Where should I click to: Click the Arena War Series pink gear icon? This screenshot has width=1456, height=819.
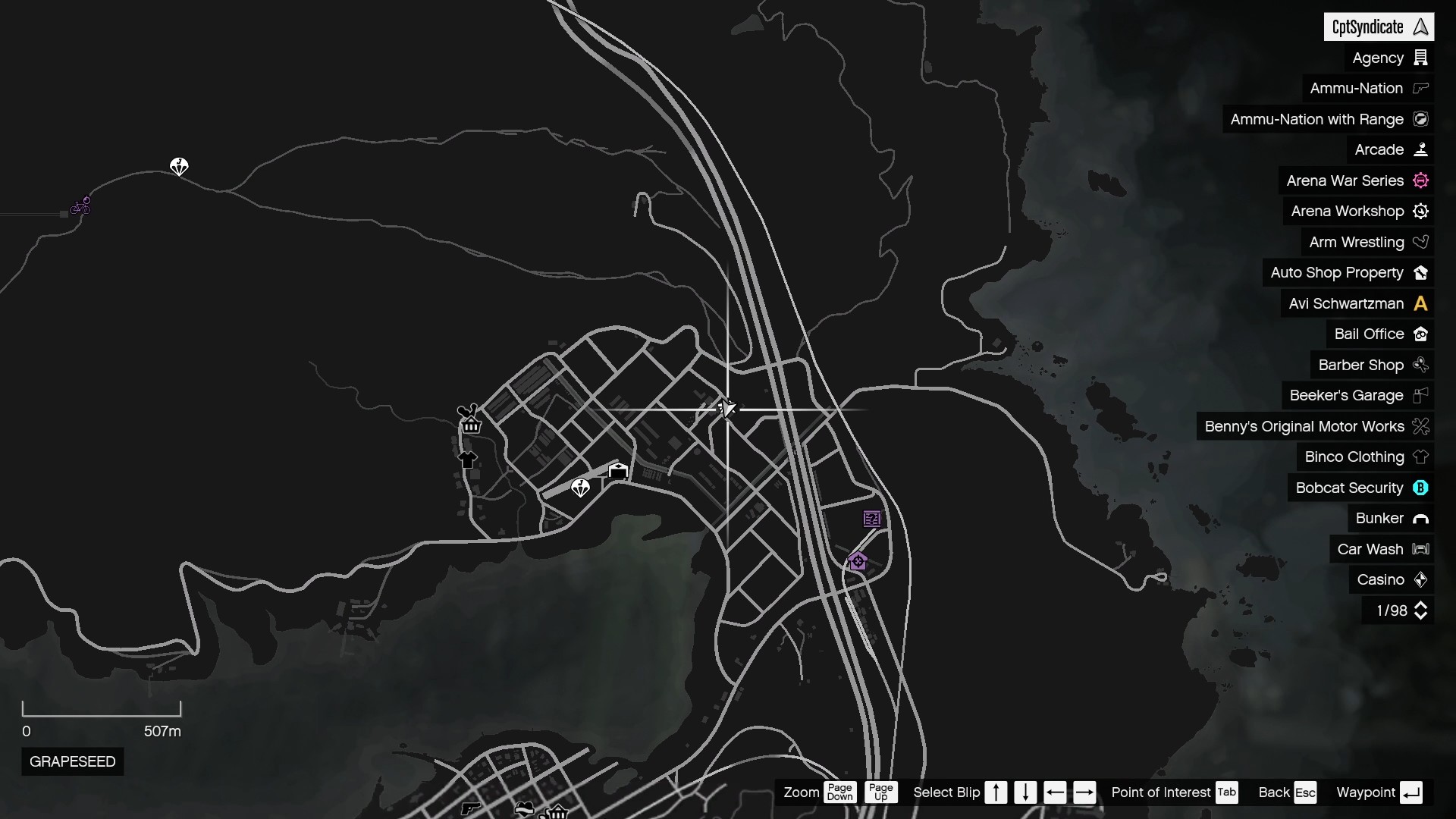tap(1422, 180)
